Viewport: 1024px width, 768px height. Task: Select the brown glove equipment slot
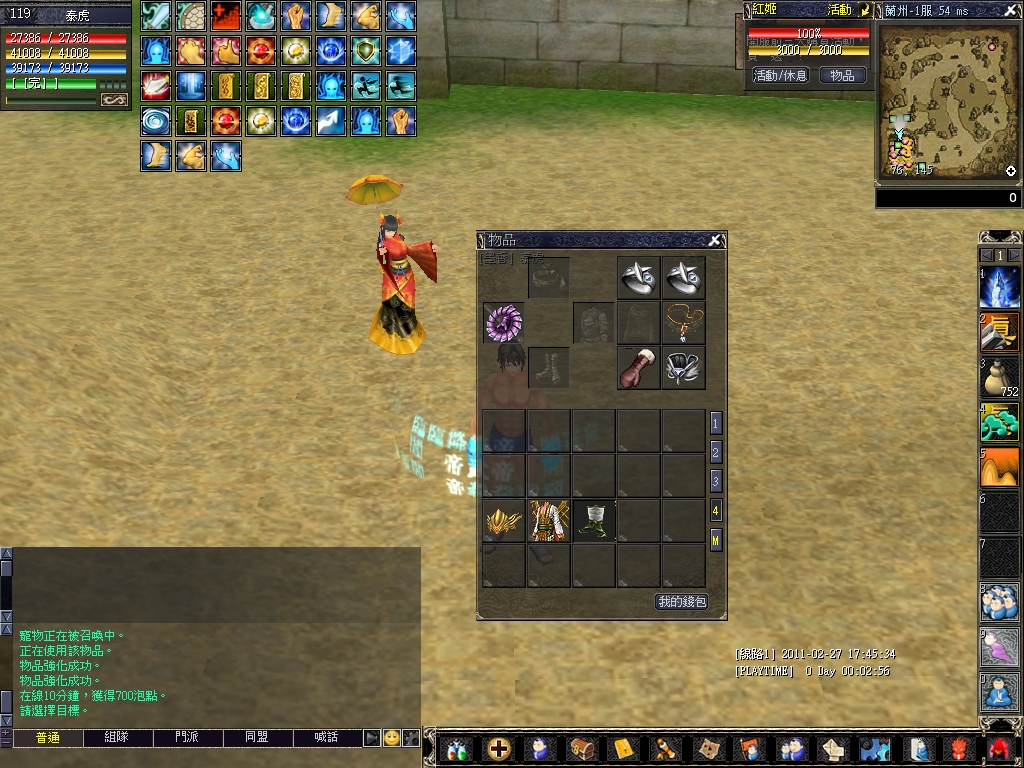click(639, 368)
